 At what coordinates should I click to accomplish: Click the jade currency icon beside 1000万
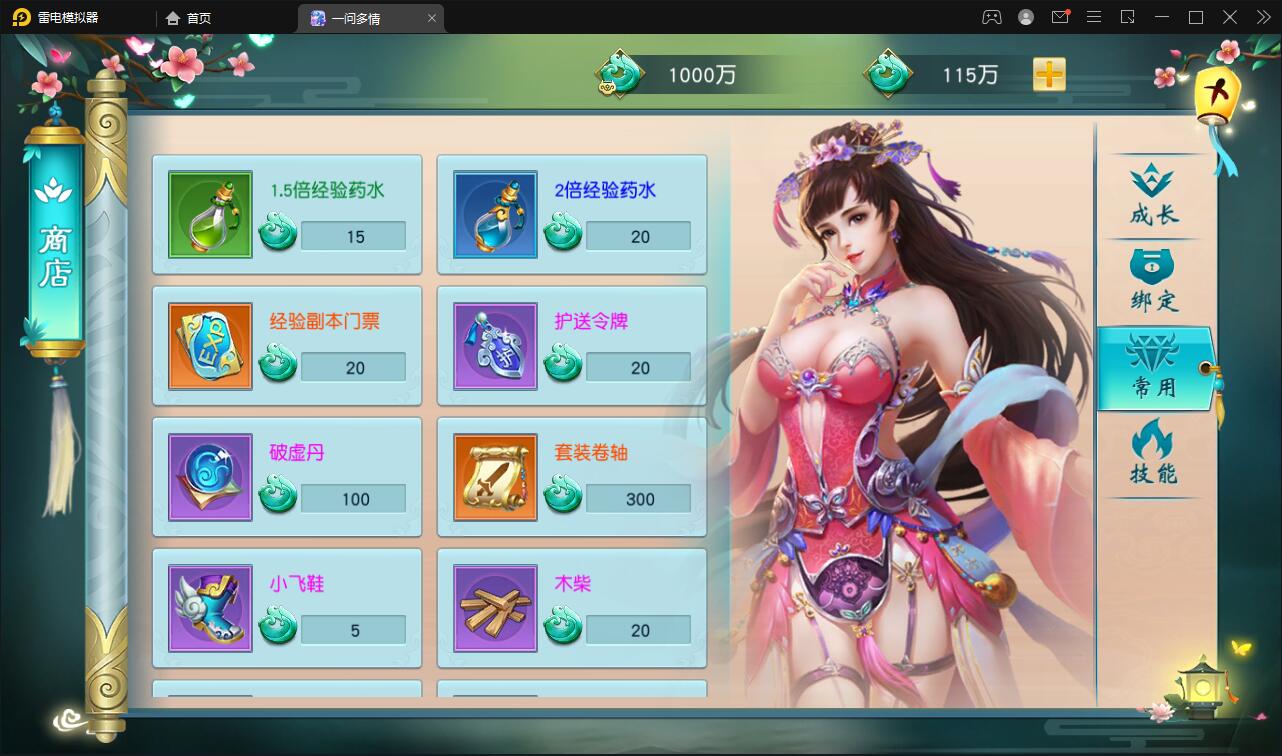coord(619,73)
